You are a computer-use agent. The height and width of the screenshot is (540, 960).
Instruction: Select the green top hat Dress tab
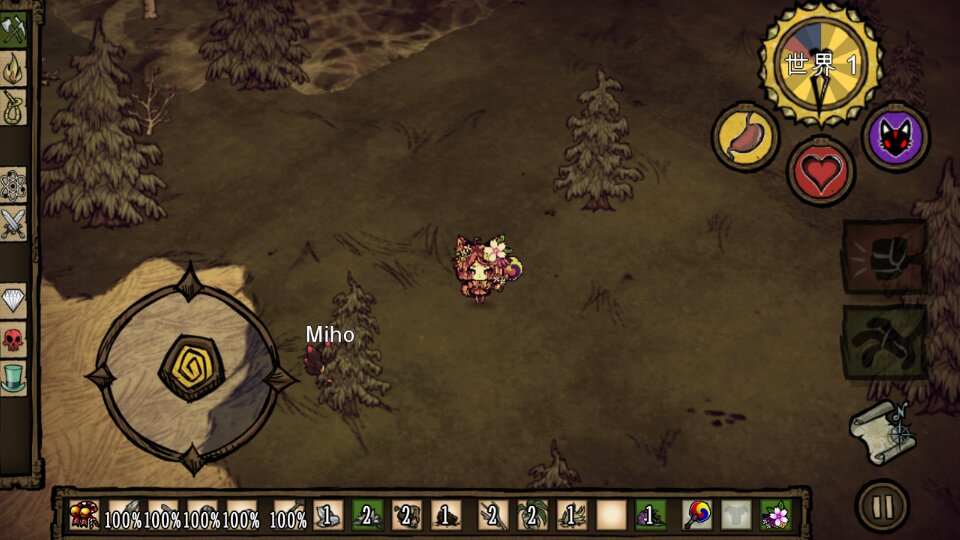13,377
